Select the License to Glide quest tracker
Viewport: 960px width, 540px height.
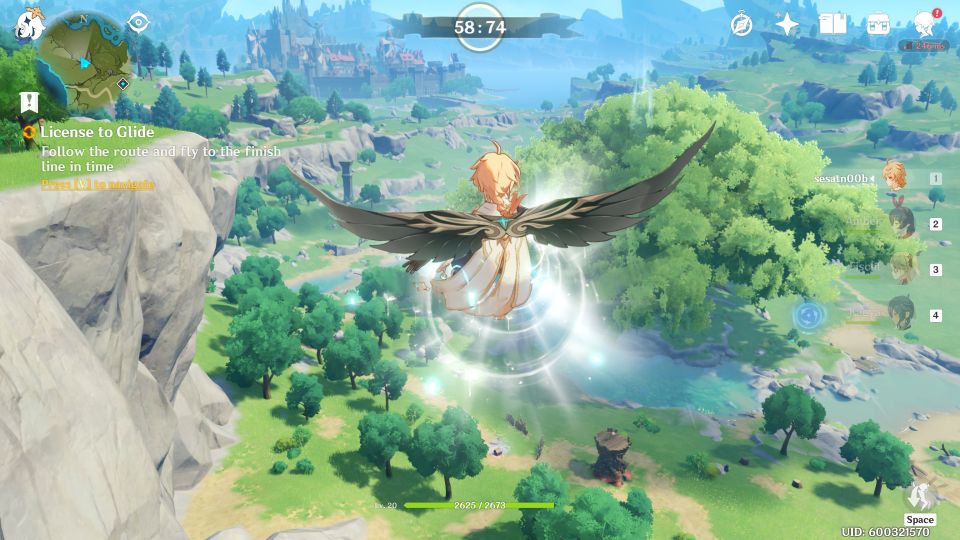click(x=96, y=132)
